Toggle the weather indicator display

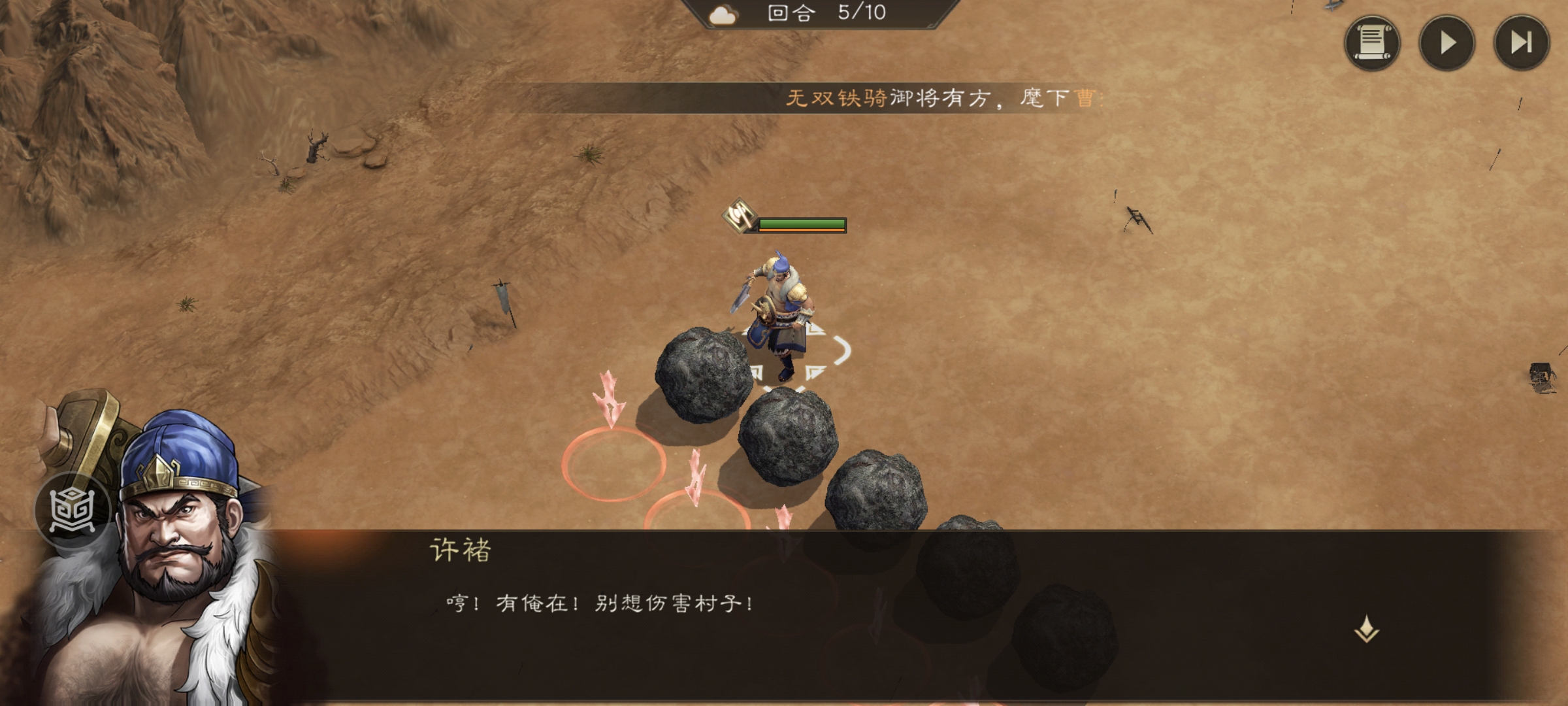click(721, 14)
